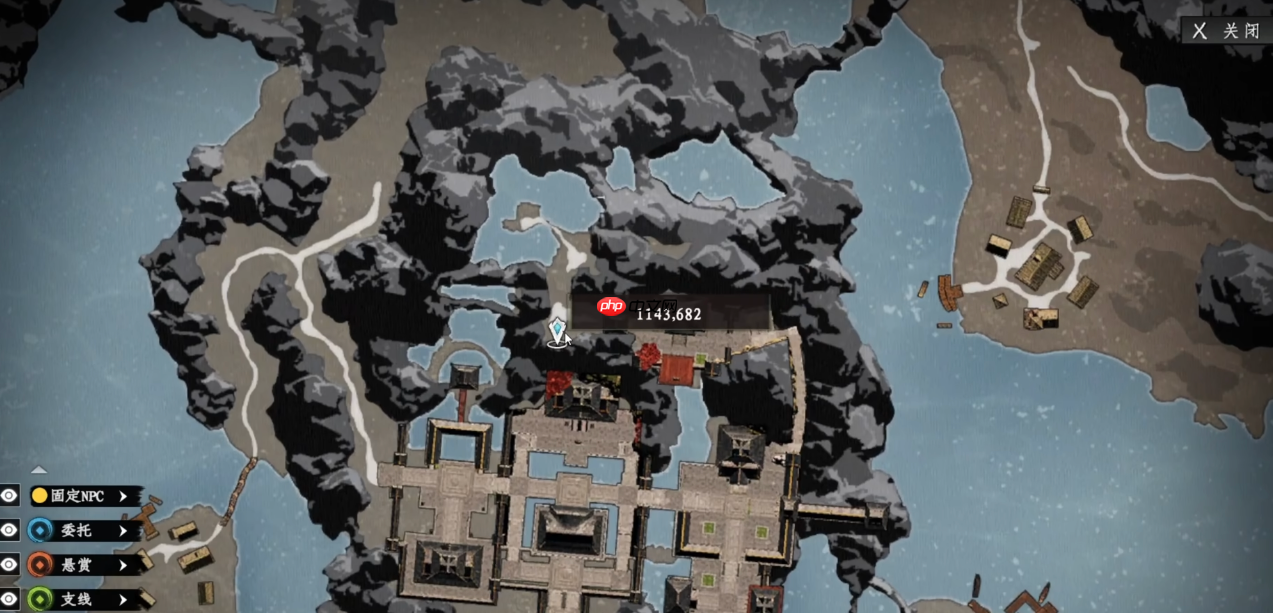
Task: Toggle the eye icon beside 固定NPC
Action: pyautogui.click(x=10, y=496)
